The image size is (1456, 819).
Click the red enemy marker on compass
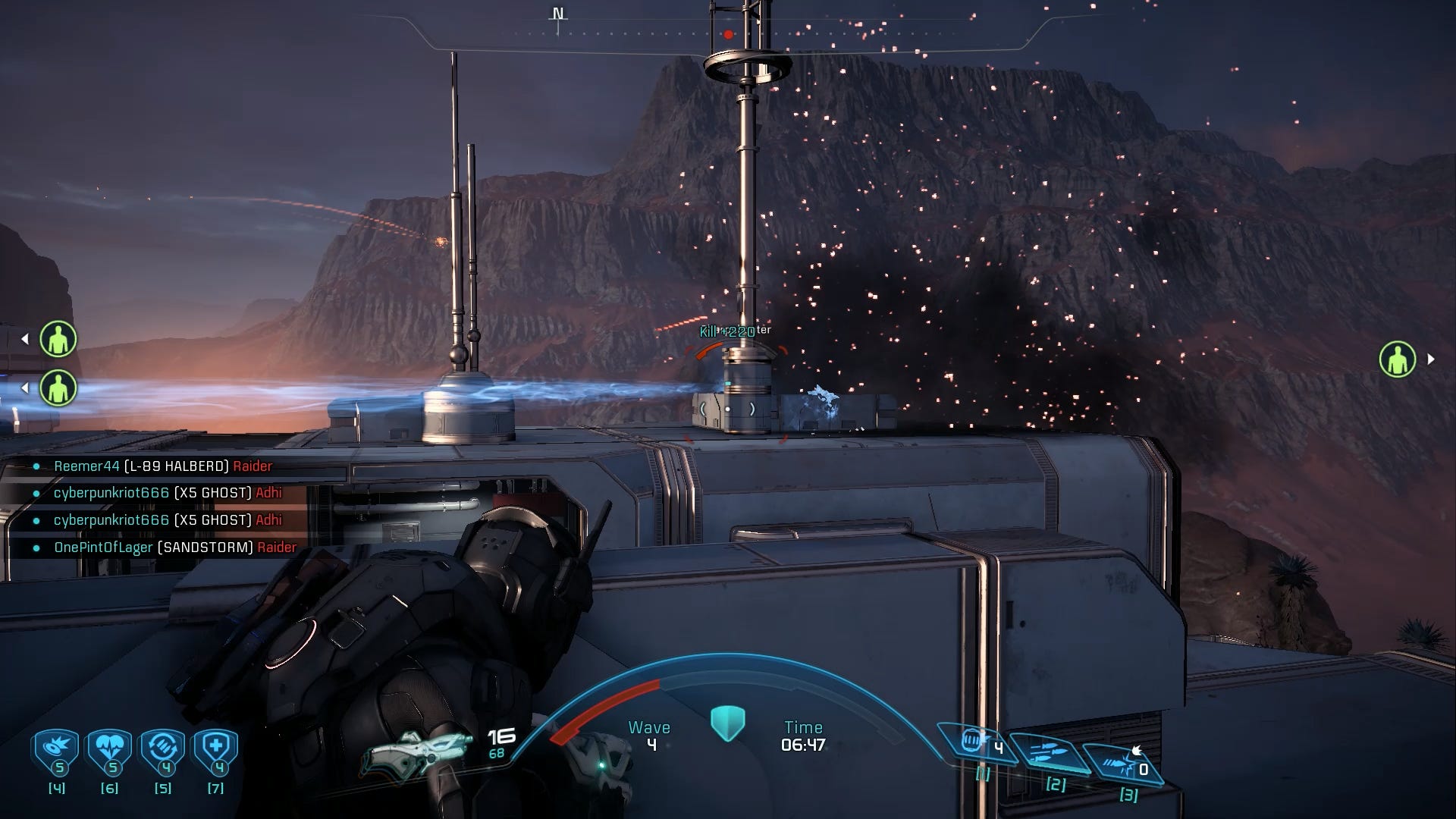pyautogui.click(x=728, y=34)
